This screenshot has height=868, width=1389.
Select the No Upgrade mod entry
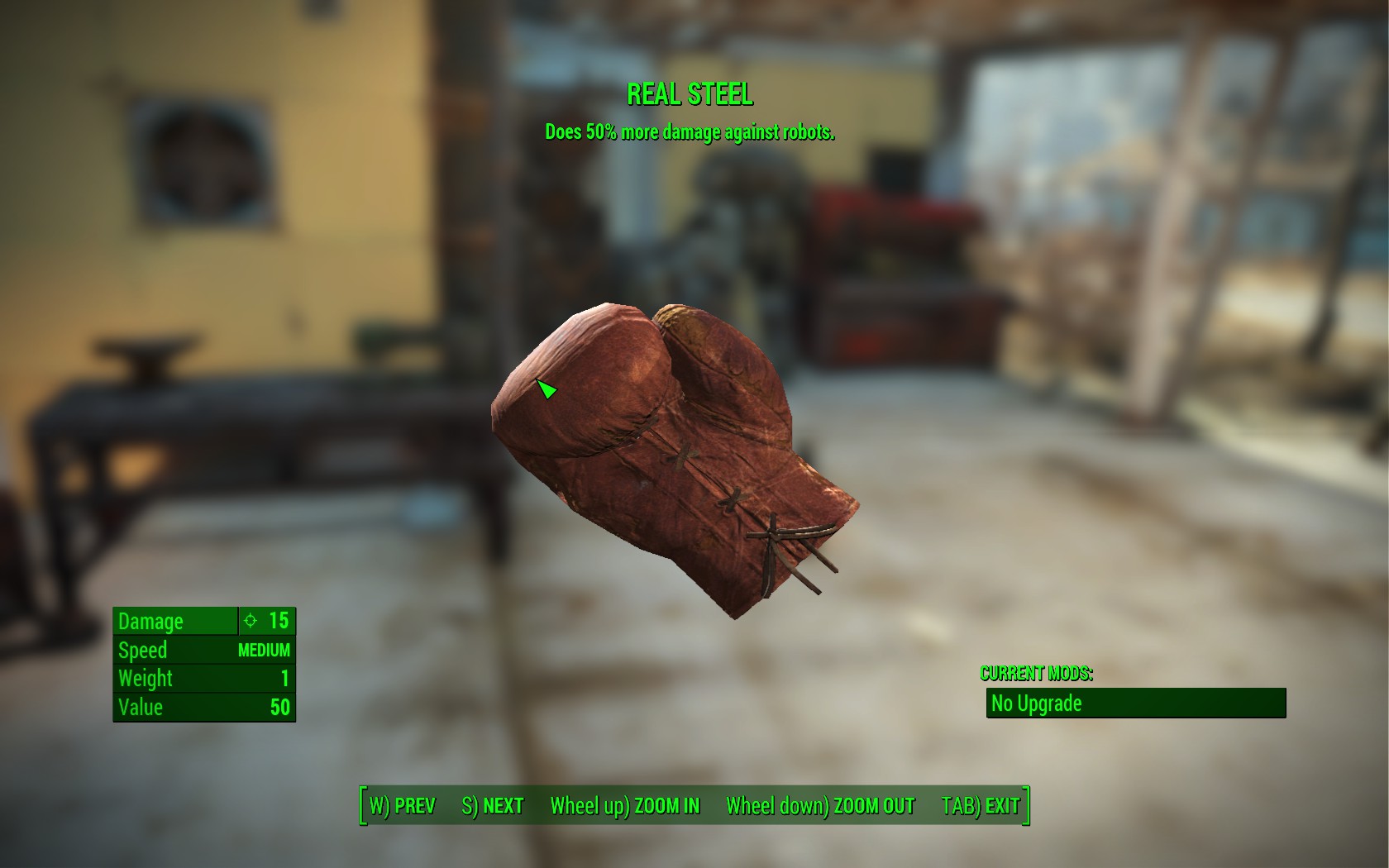[x=1135, y=703]
